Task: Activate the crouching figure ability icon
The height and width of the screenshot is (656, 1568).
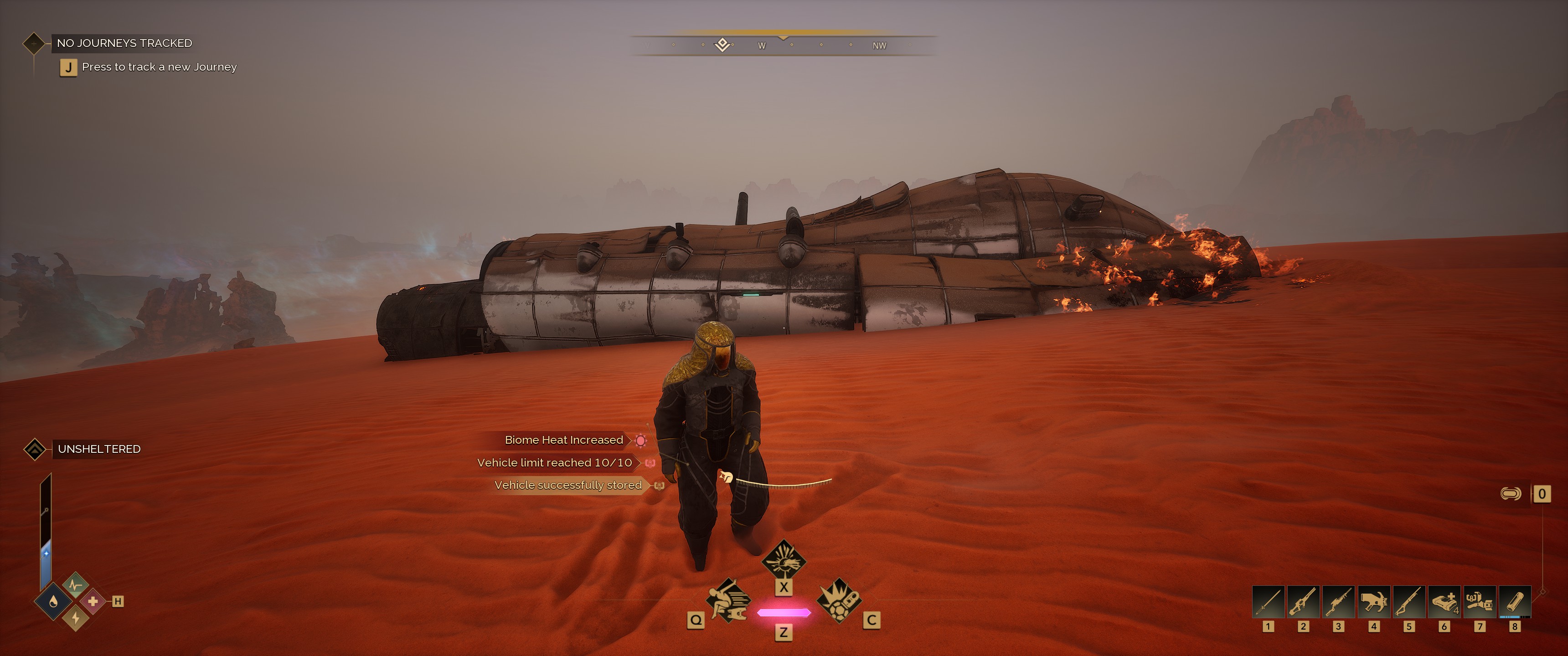Action: (x=727, y=600)
